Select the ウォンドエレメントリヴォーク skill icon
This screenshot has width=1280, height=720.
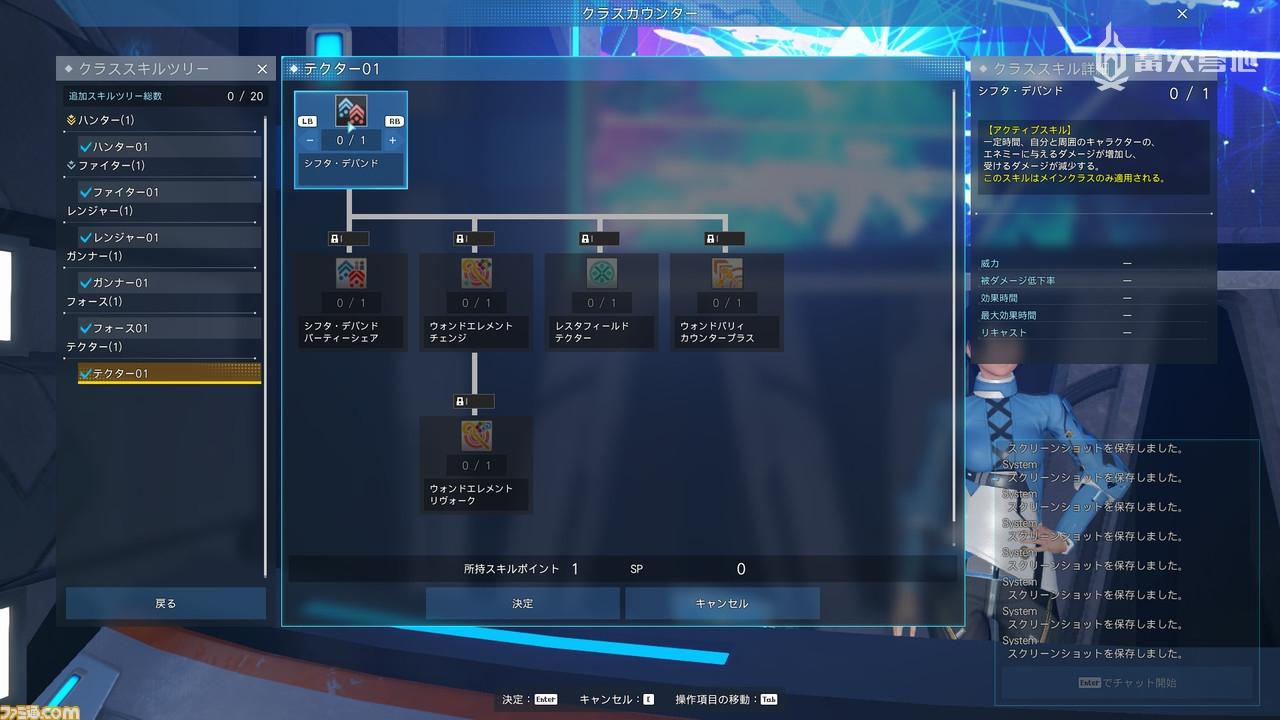coord(475,435)
